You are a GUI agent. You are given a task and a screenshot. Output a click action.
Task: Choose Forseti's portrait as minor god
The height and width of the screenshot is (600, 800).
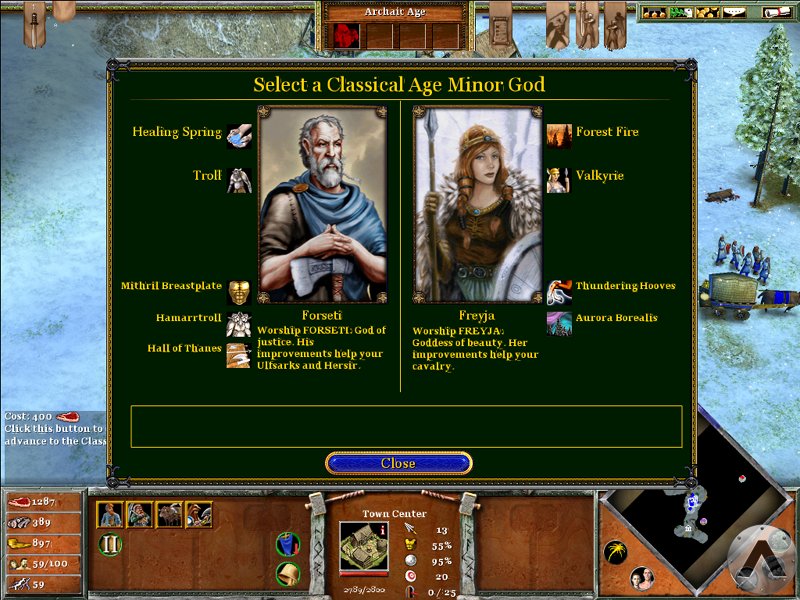click(322, 204)
